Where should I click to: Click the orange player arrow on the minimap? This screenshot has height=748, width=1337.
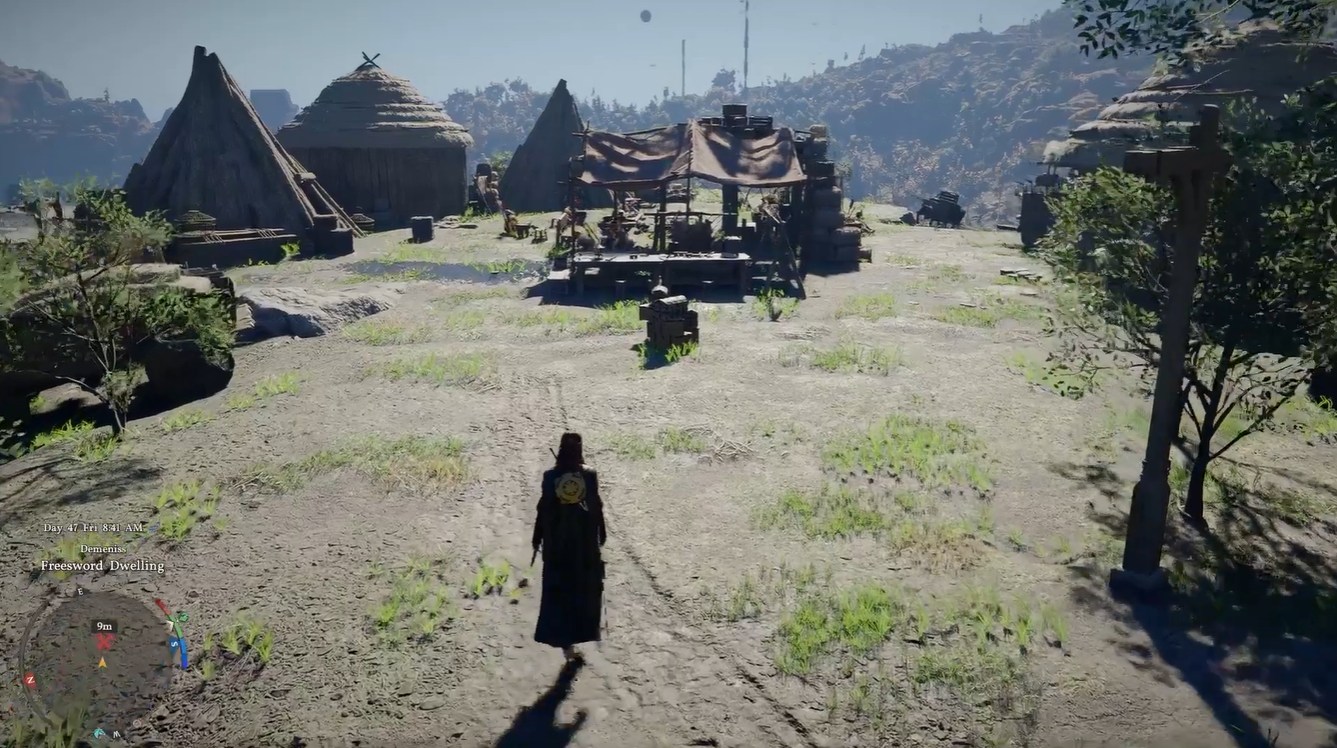pyautogui.click(x=103, y=663)
